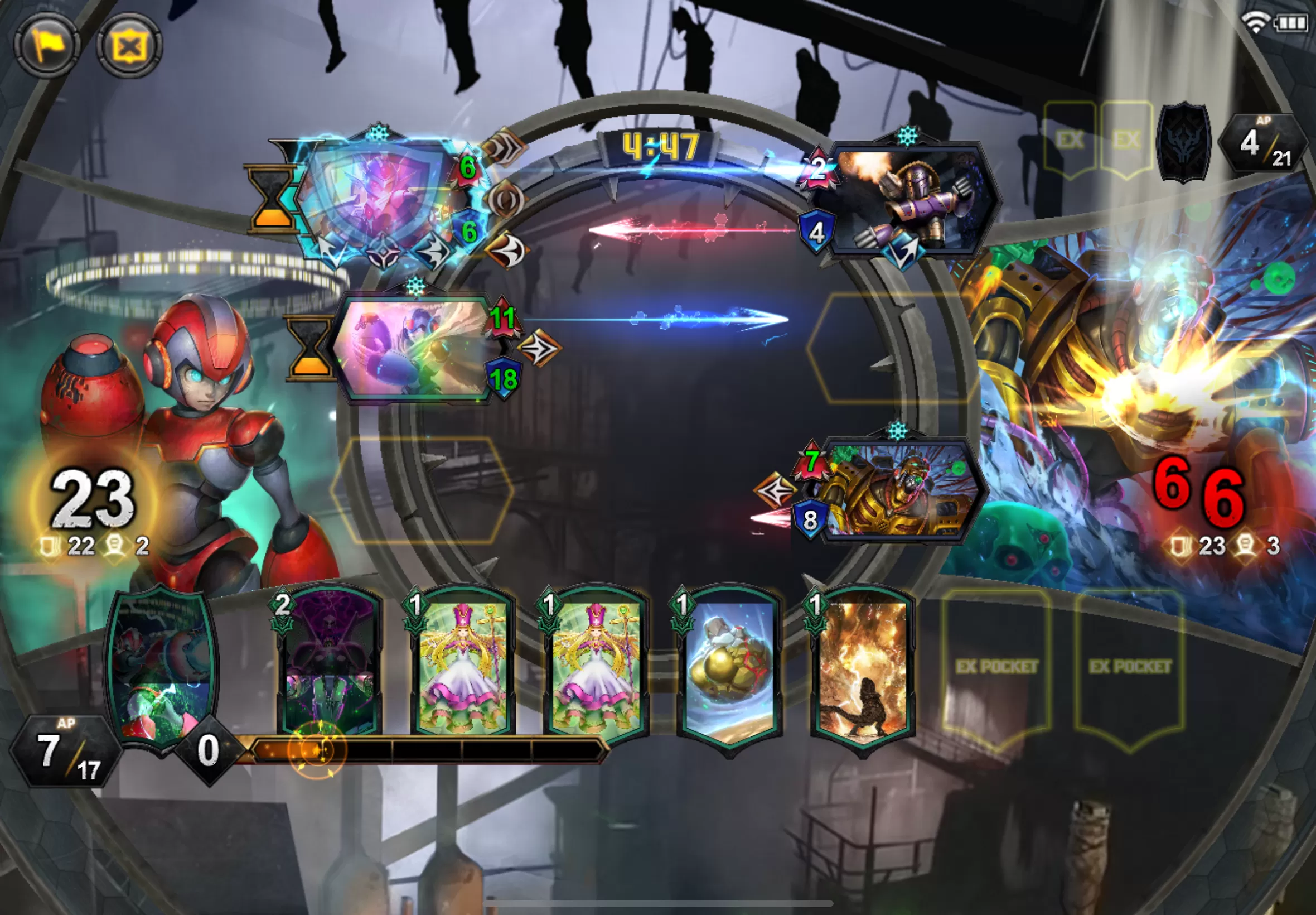The image size is (1316, 915).
Task: Inspect enemy gold armored unit with 7 attack
Action: tap(897, 490)
